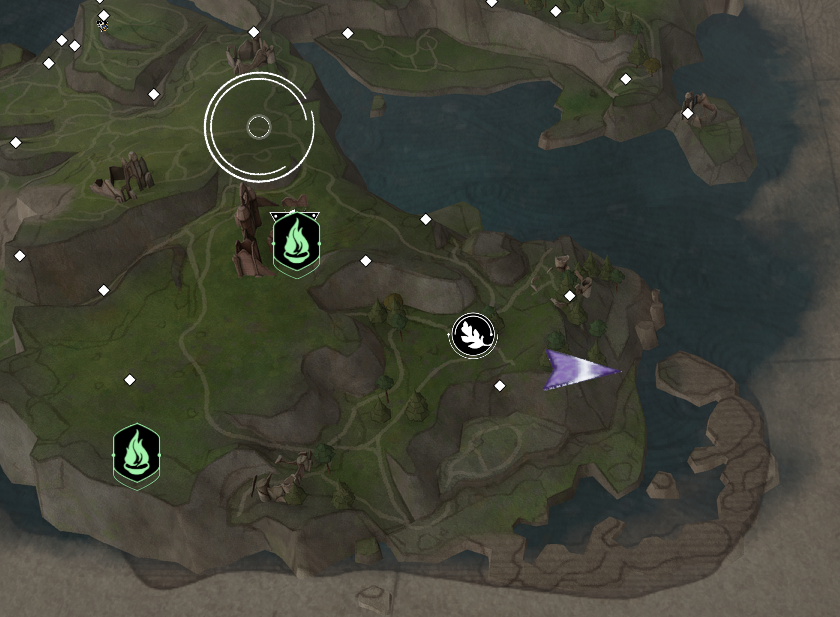Screen dimensions: 840x617
Task: Click the white leaf map marker
Action: (473, 335)
